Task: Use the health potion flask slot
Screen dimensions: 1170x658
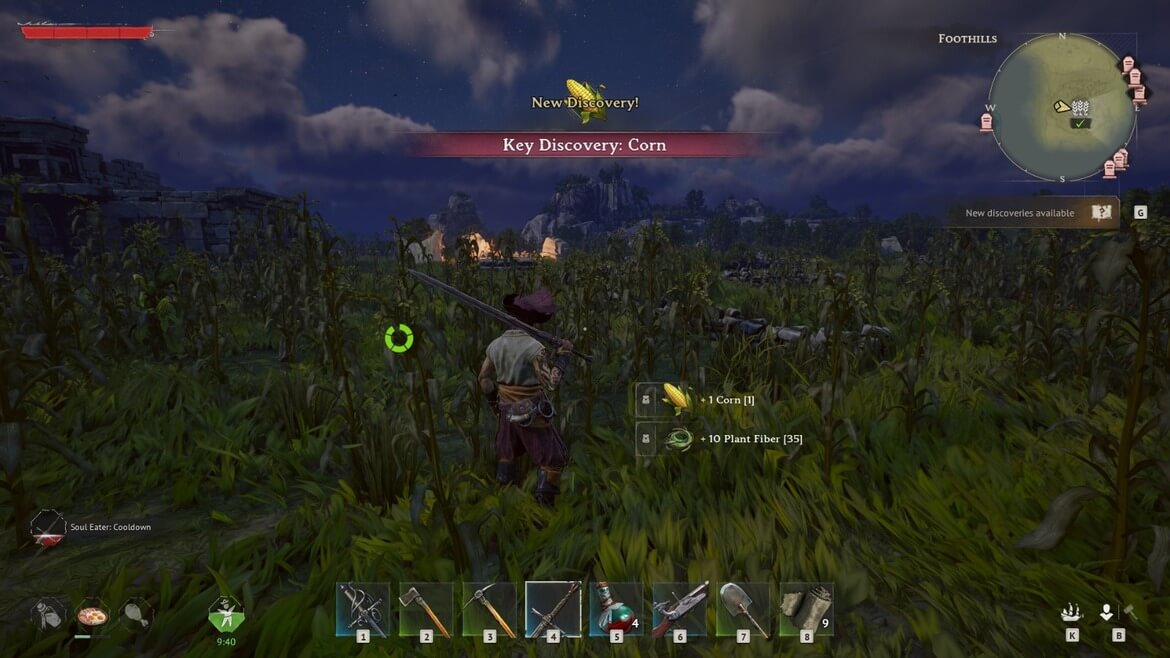Action: coord(615,608)
